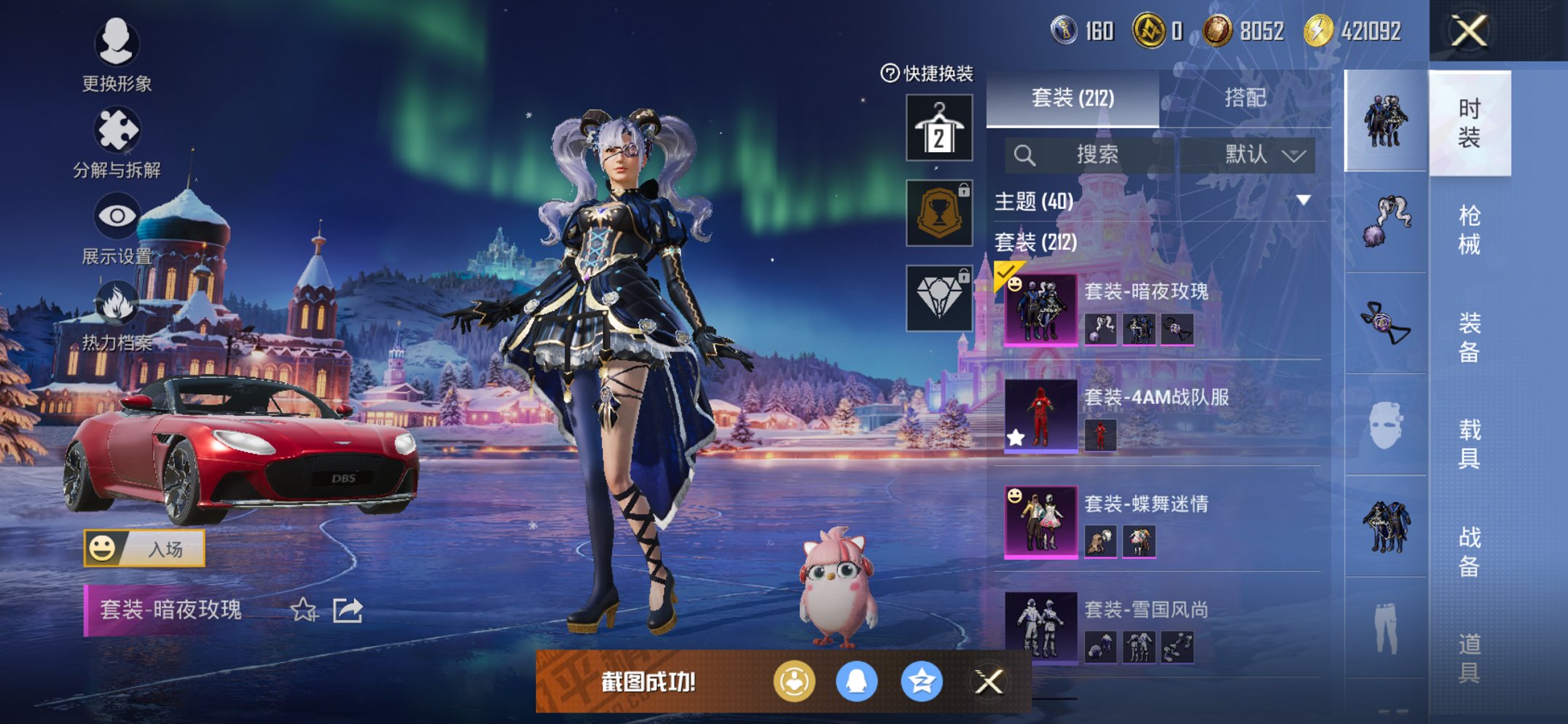
Task: Click the 搜索 search field
Action: coord(1090,154)
